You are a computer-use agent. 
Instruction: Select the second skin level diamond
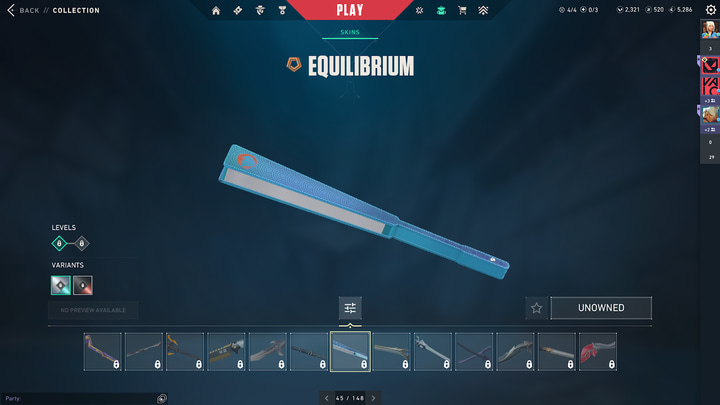[82, 243]
